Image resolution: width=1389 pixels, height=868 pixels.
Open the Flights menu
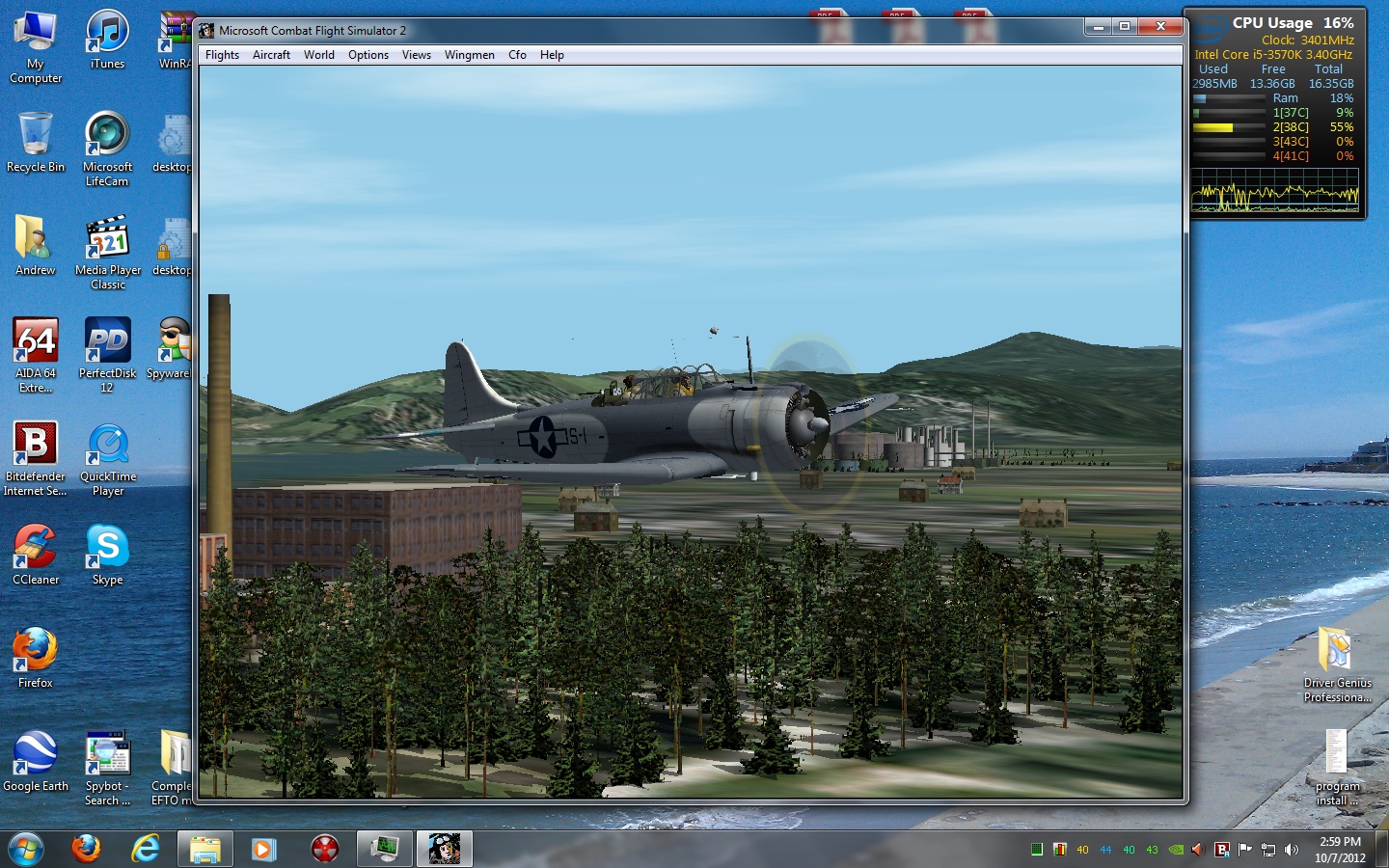click(x=222, y=55)
